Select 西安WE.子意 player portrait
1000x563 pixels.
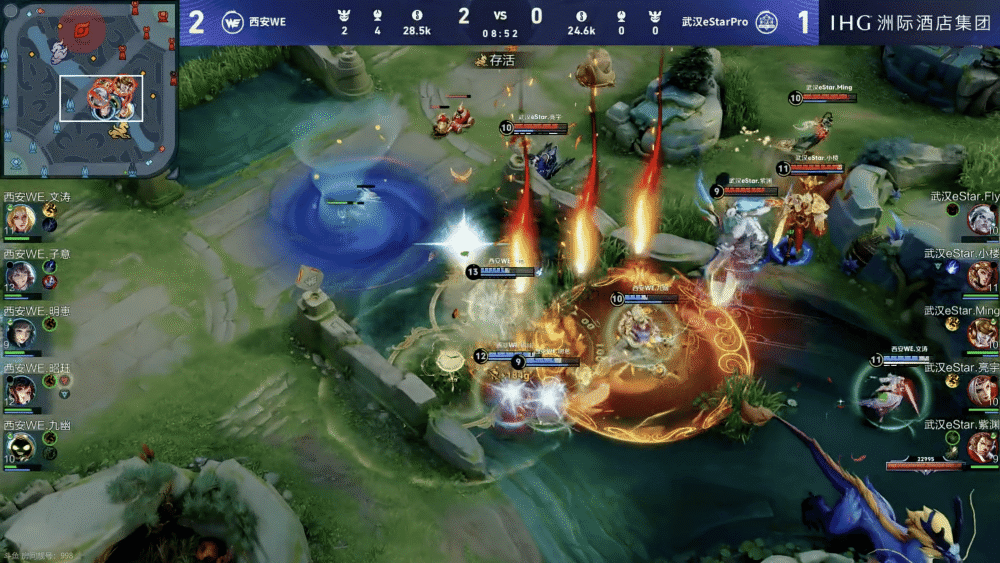pyautogui.click(x=19, y=275)
